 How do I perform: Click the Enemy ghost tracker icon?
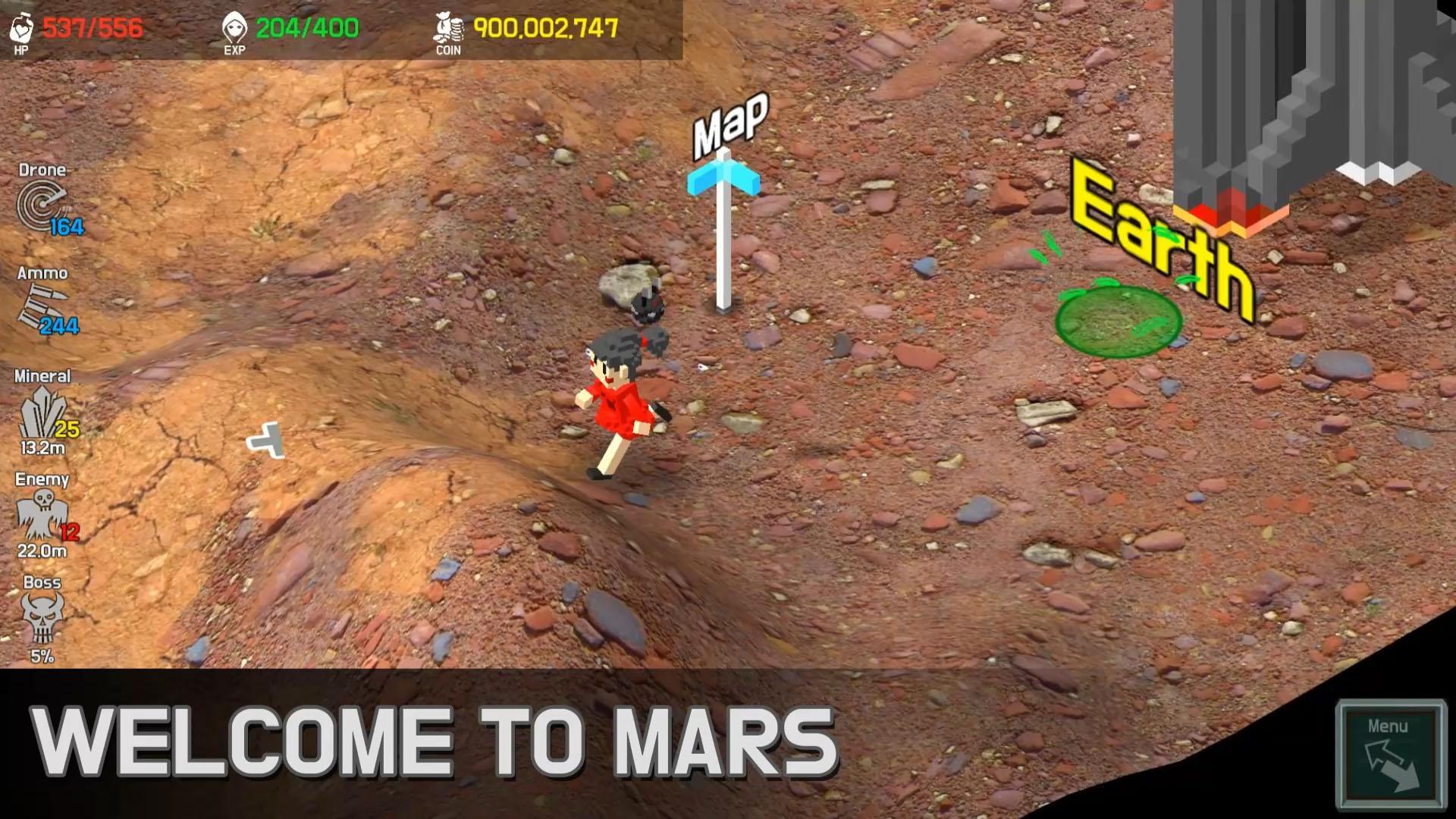coord(42,512)
